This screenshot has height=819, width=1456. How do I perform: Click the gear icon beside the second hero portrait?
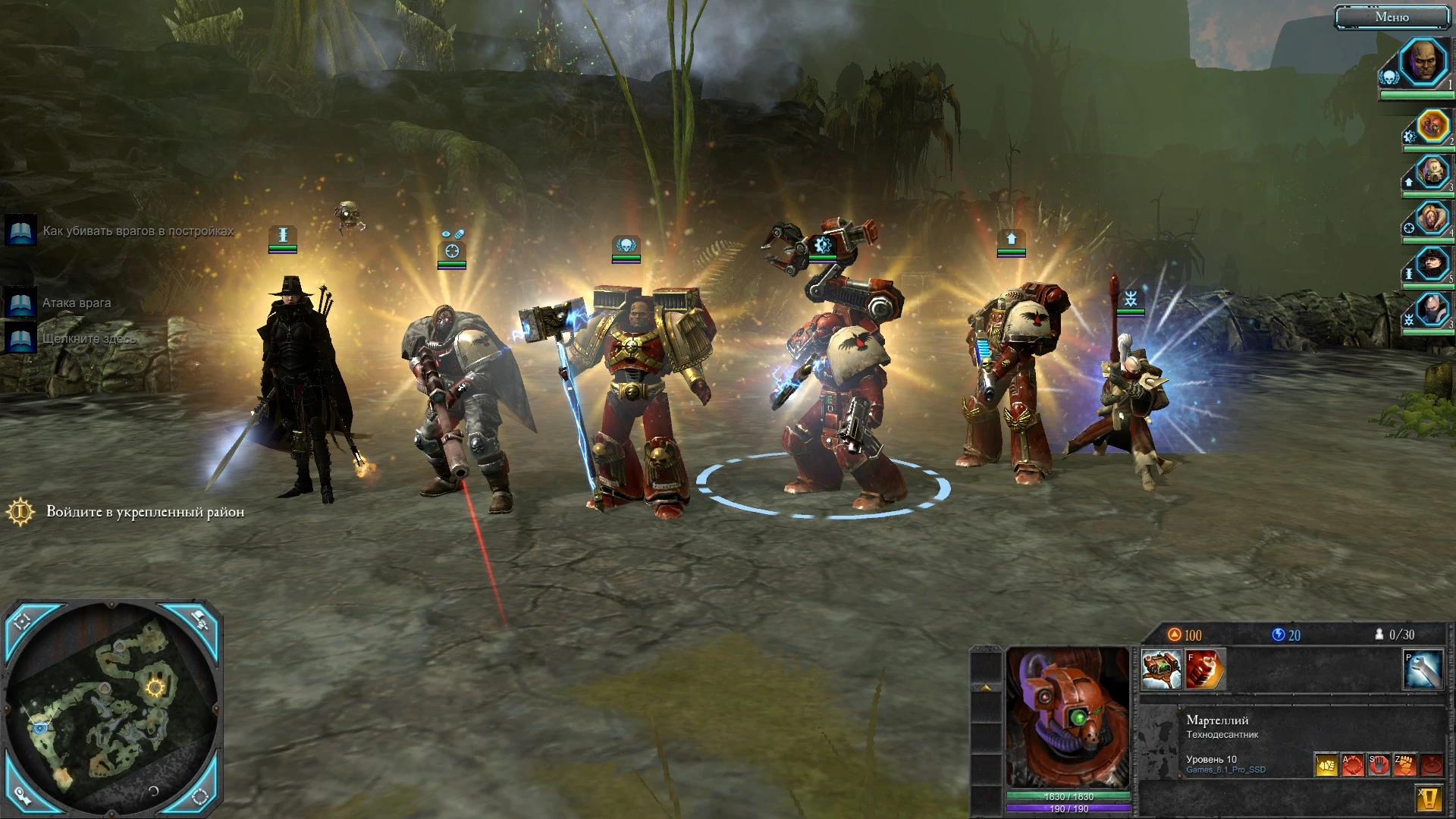coord(1408,136)
